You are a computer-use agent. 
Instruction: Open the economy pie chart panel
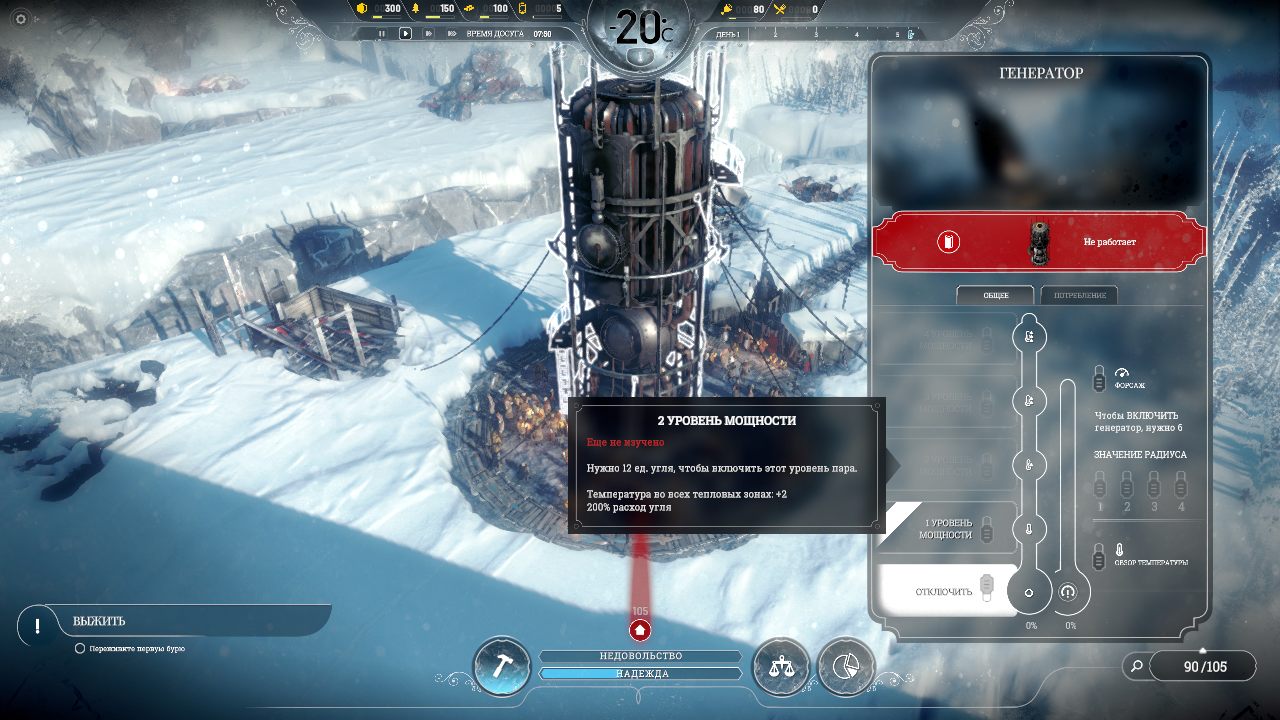coord(846,667)
